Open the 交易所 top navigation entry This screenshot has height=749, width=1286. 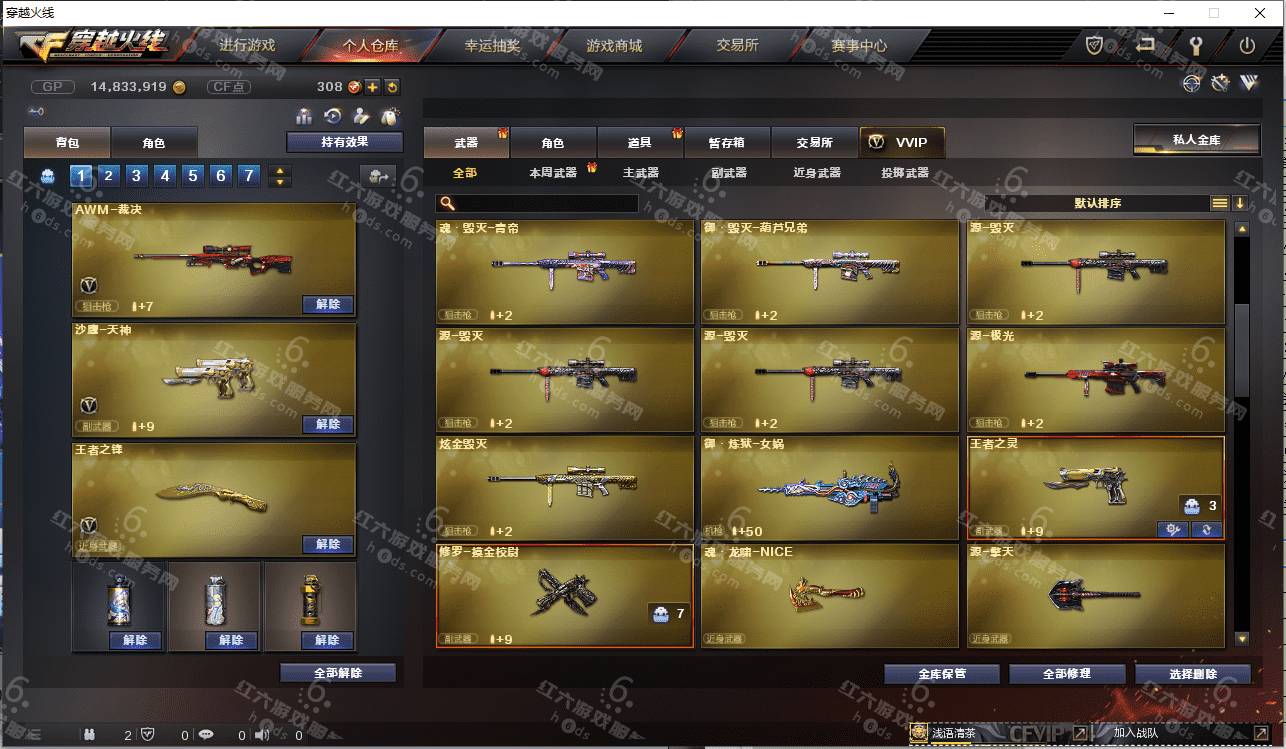click(737, 46)
